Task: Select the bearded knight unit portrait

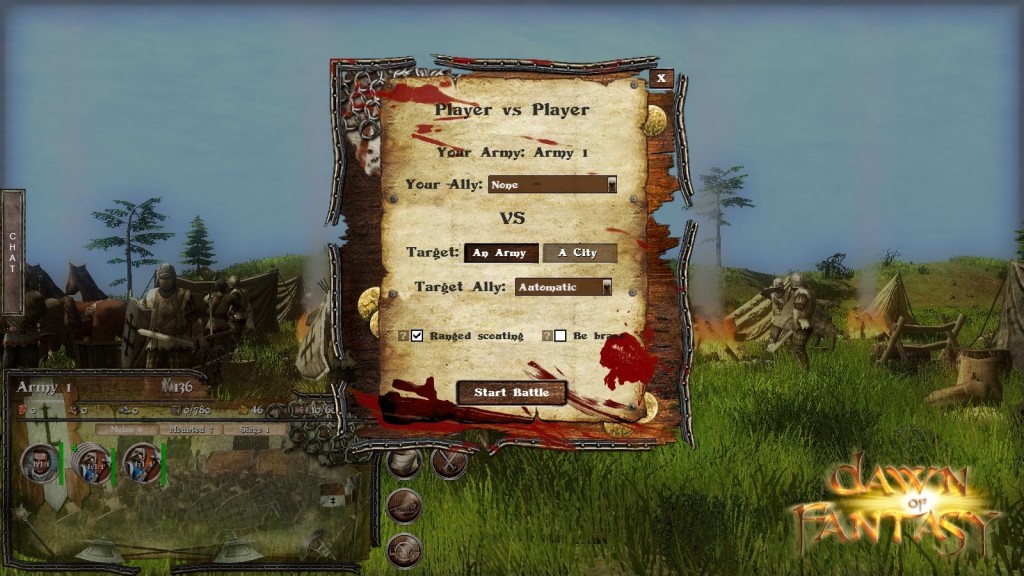Action: [41, 463]
